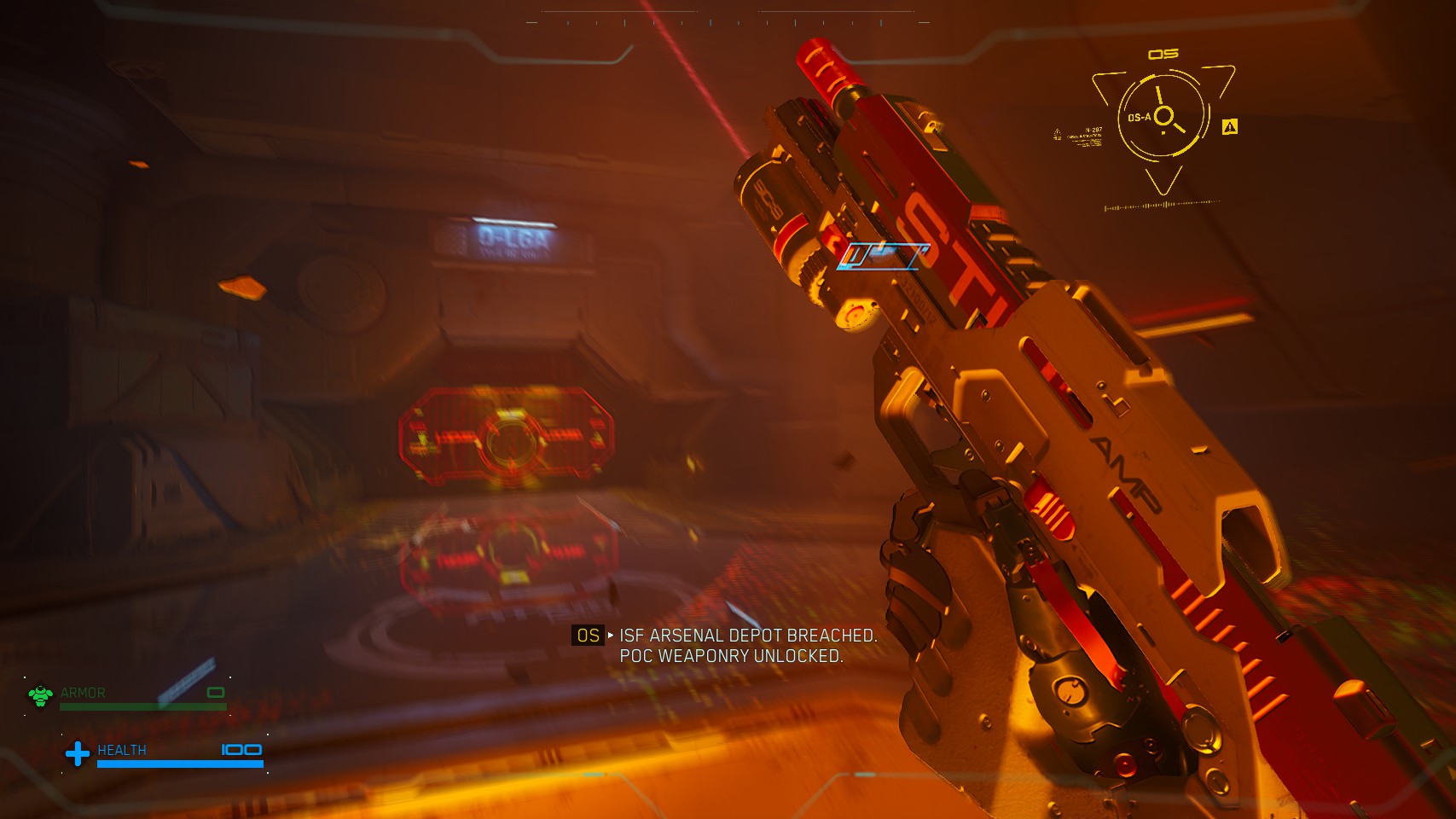Select the yellow warning triangle icon
The image size is (1456, 819).
pos(1229,127)
